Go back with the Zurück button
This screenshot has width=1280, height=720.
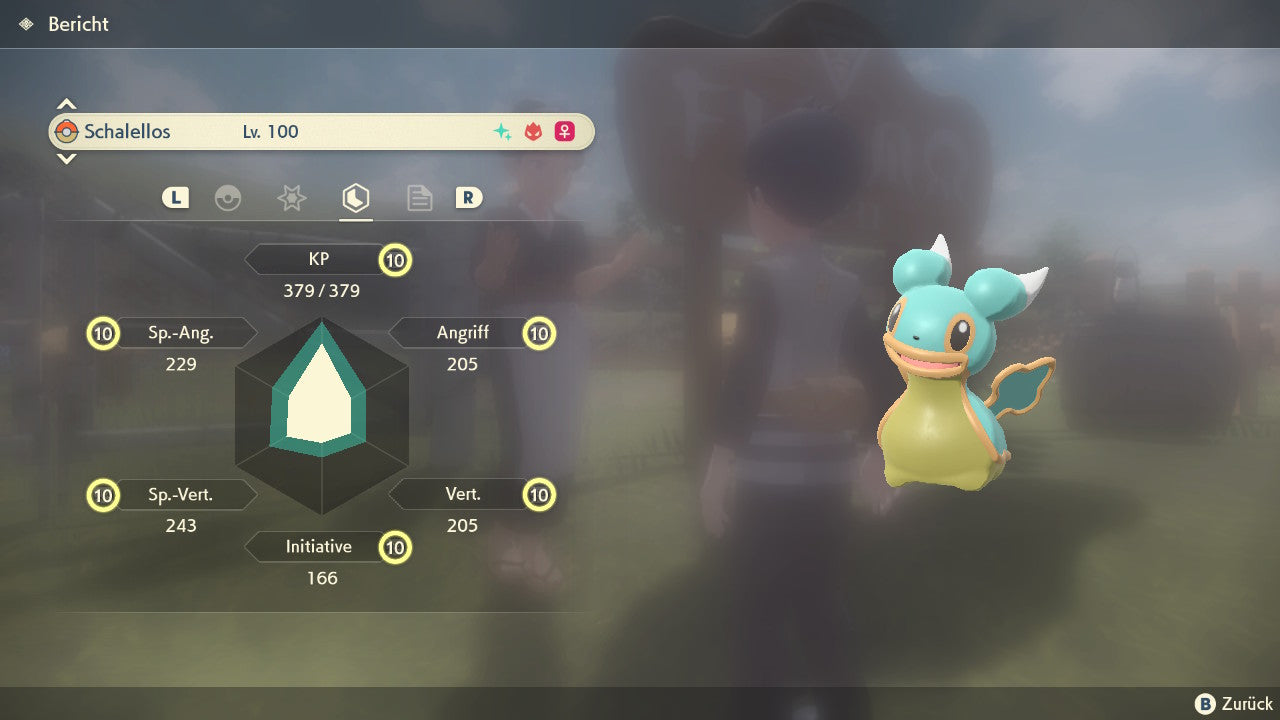(1234, 703)
